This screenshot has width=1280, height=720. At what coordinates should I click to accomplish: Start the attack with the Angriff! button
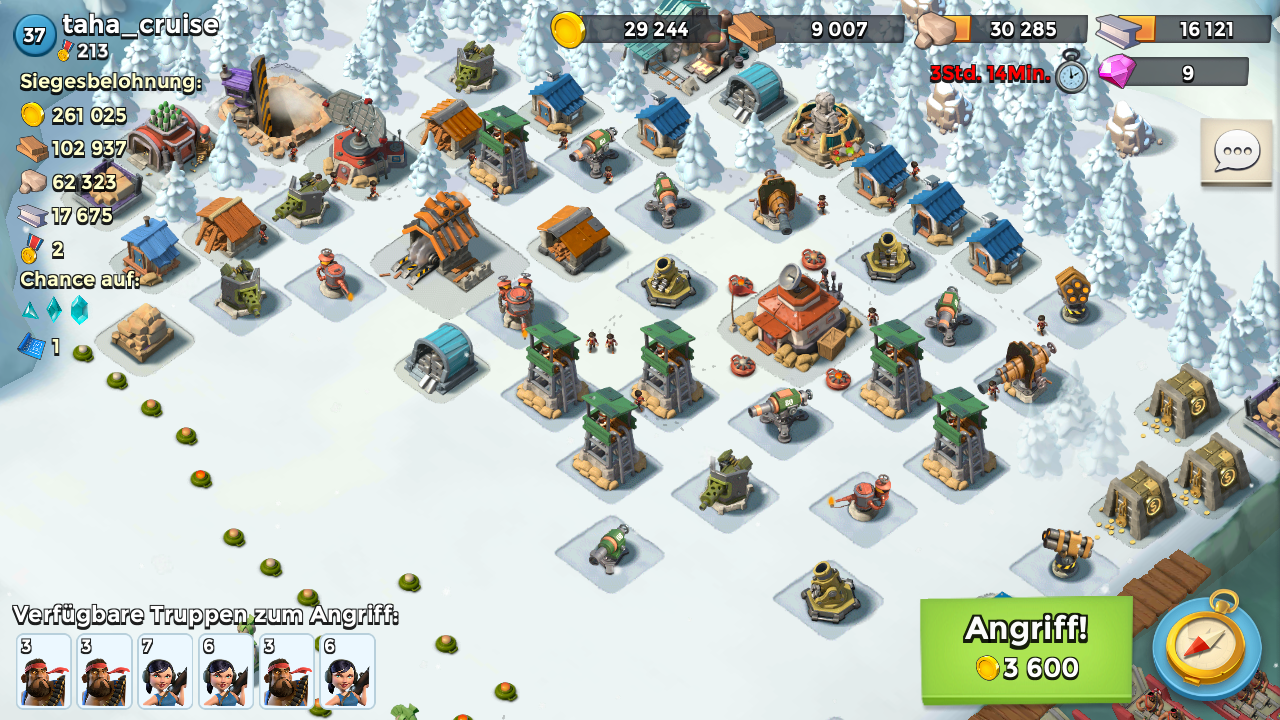coord(1026,648)
